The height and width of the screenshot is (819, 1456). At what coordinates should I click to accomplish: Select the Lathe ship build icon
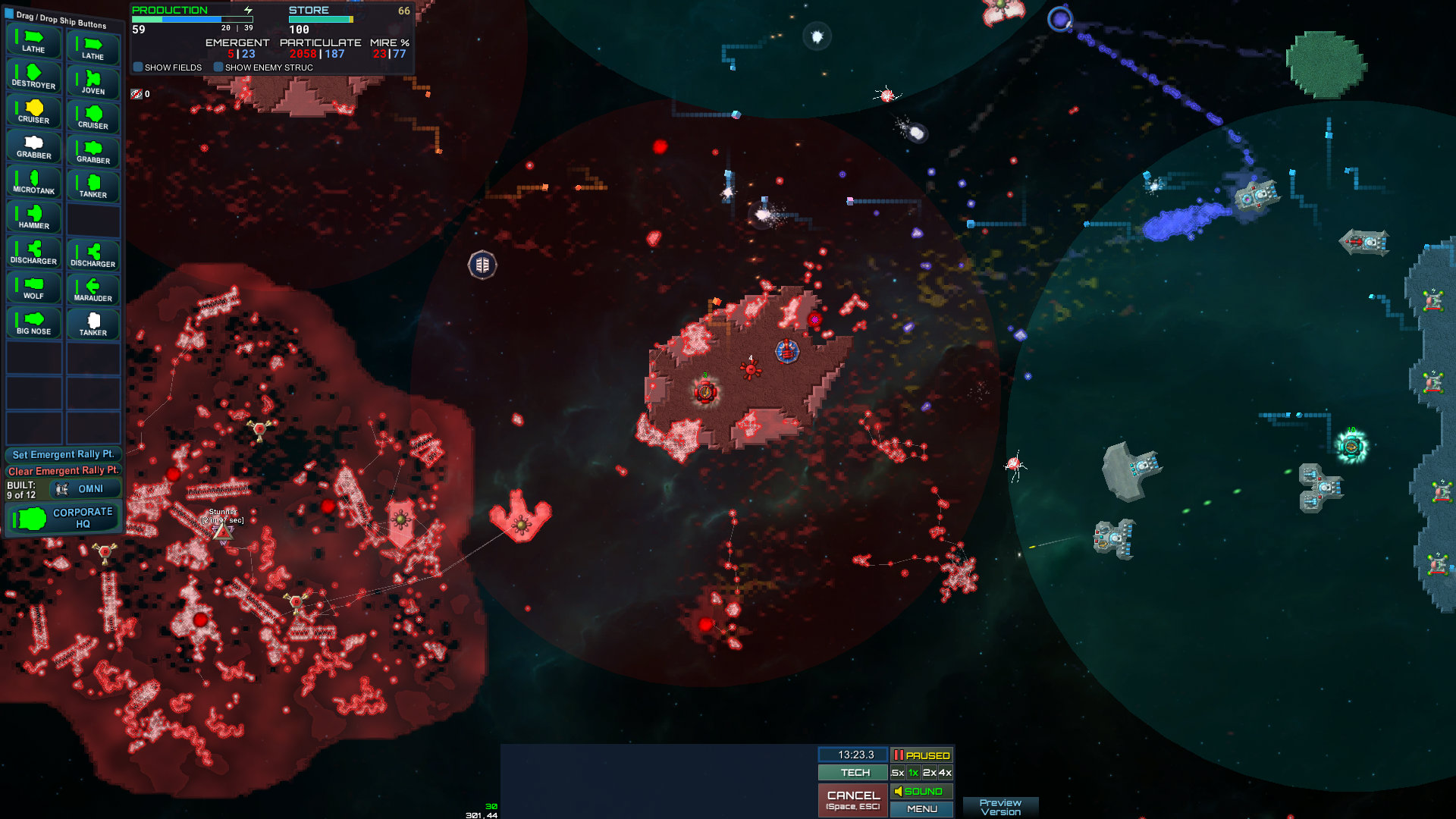pos(33,41)
